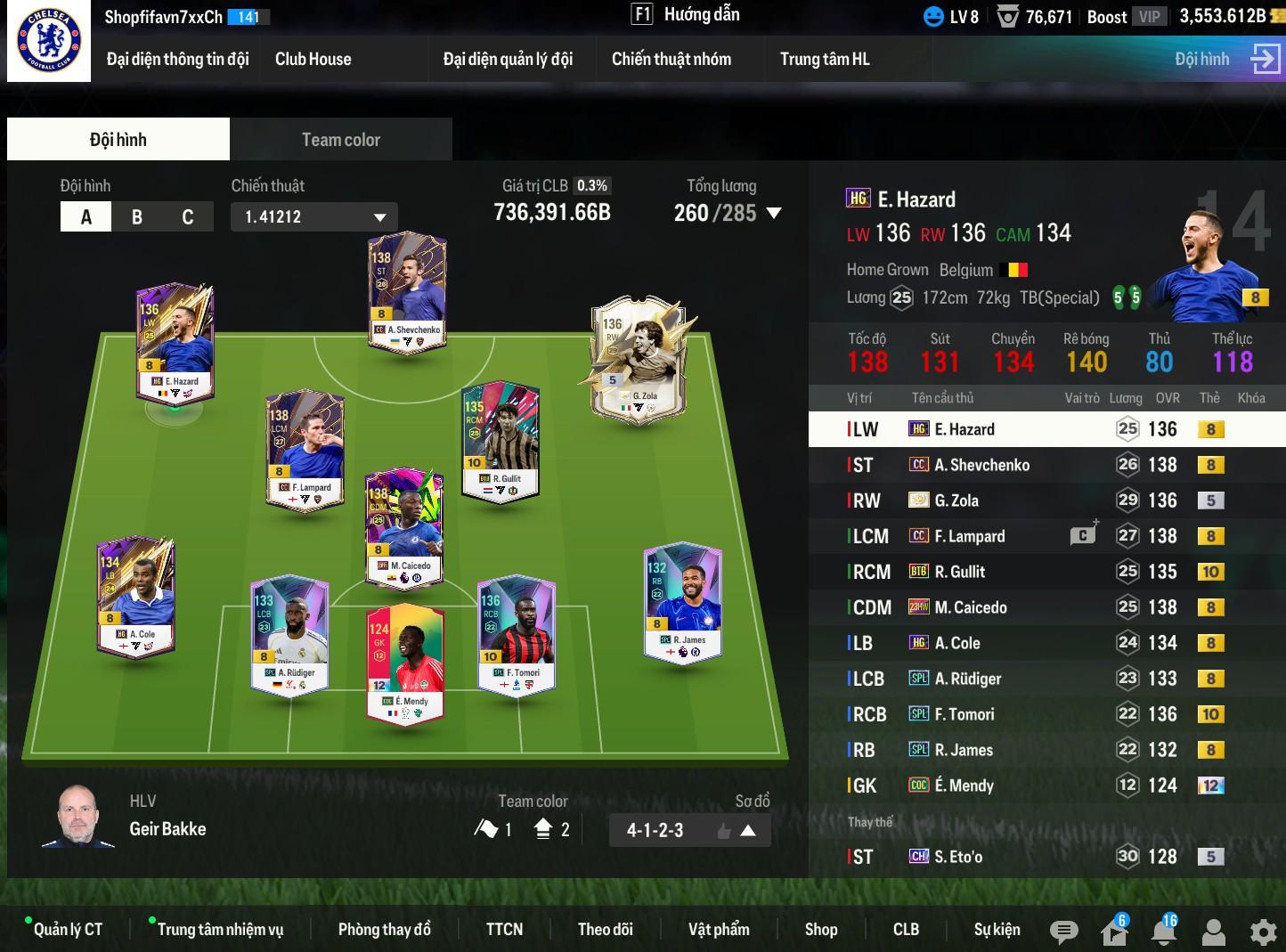Viewport: 1286px width, 952px height.
Task: Open the settings gear icon
Action: 1263,932
